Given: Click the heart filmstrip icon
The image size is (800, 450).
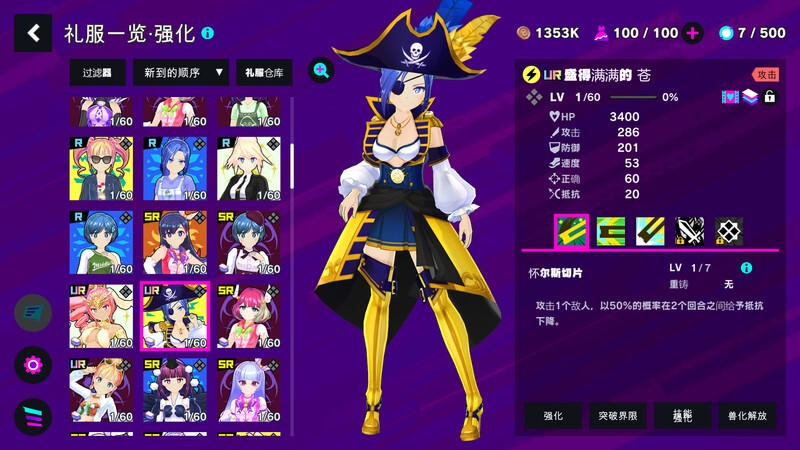Looking at the screenshot, I should click(729, 97).
